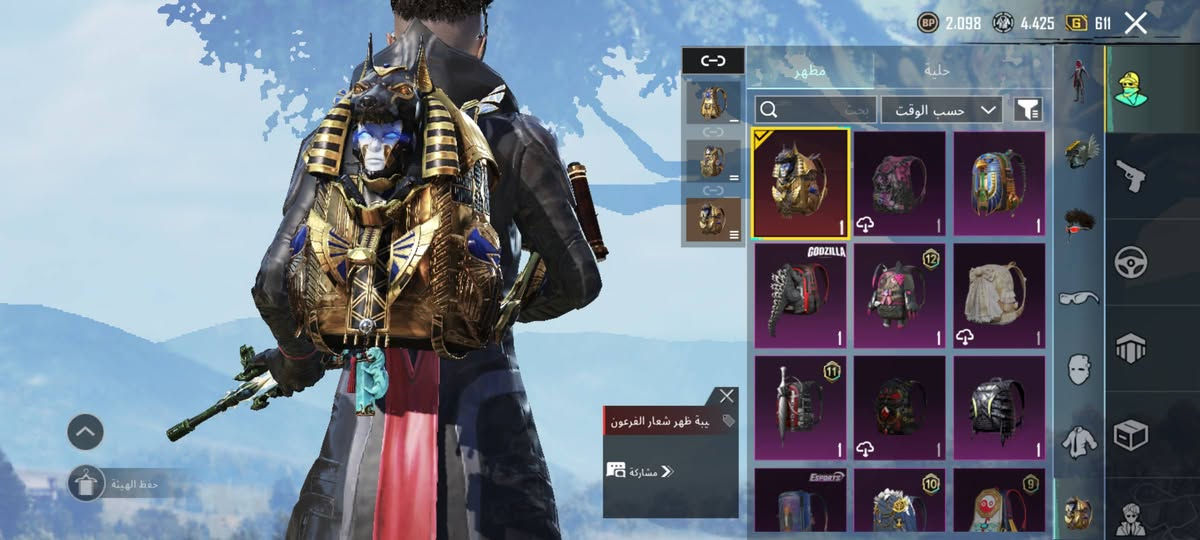The image size is (1200, 540).
Task: Open the jacket clothing subcategory
Action: point(1078,440)
